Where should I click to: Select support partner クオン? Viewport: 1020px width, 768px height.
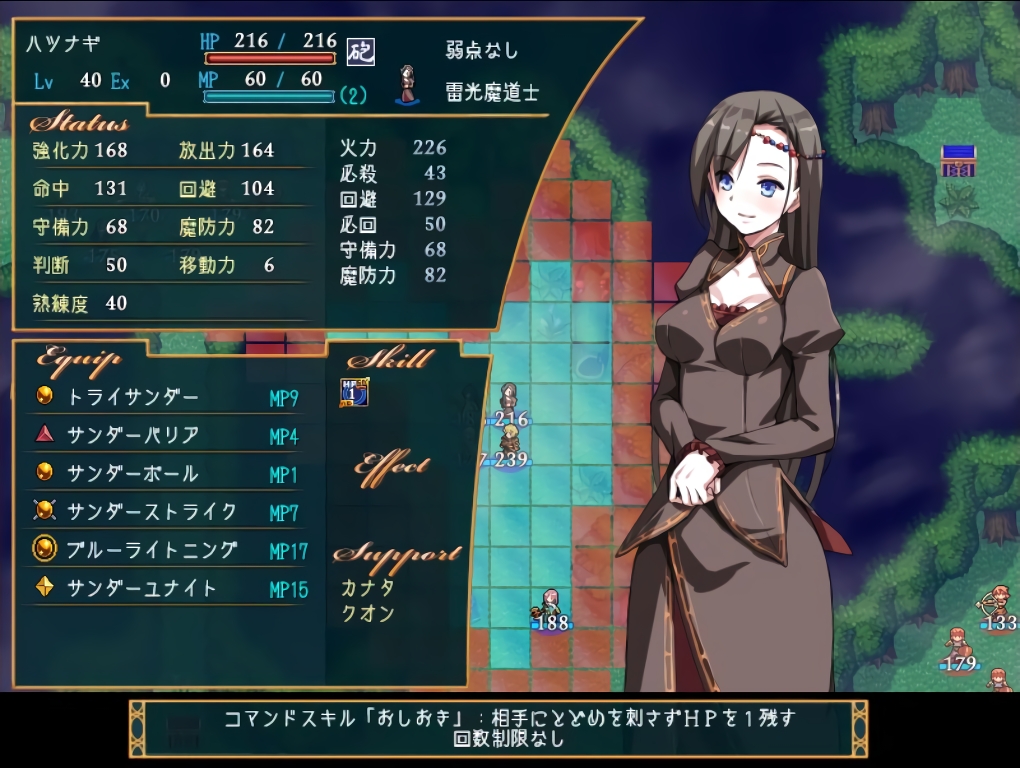(368, 613)
